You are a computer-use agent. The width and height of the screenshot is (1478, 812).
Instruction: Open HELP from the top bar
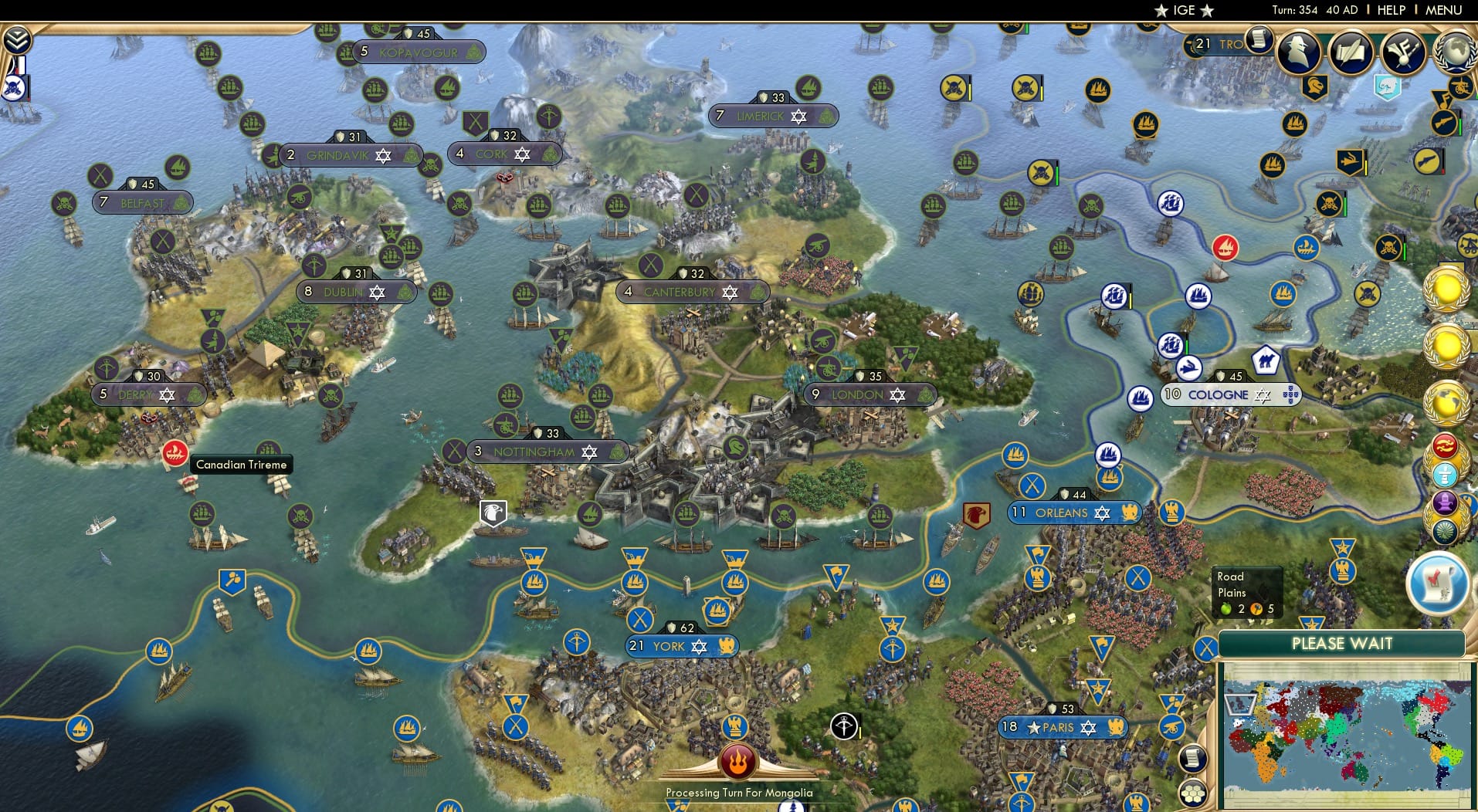[1389, 10]
